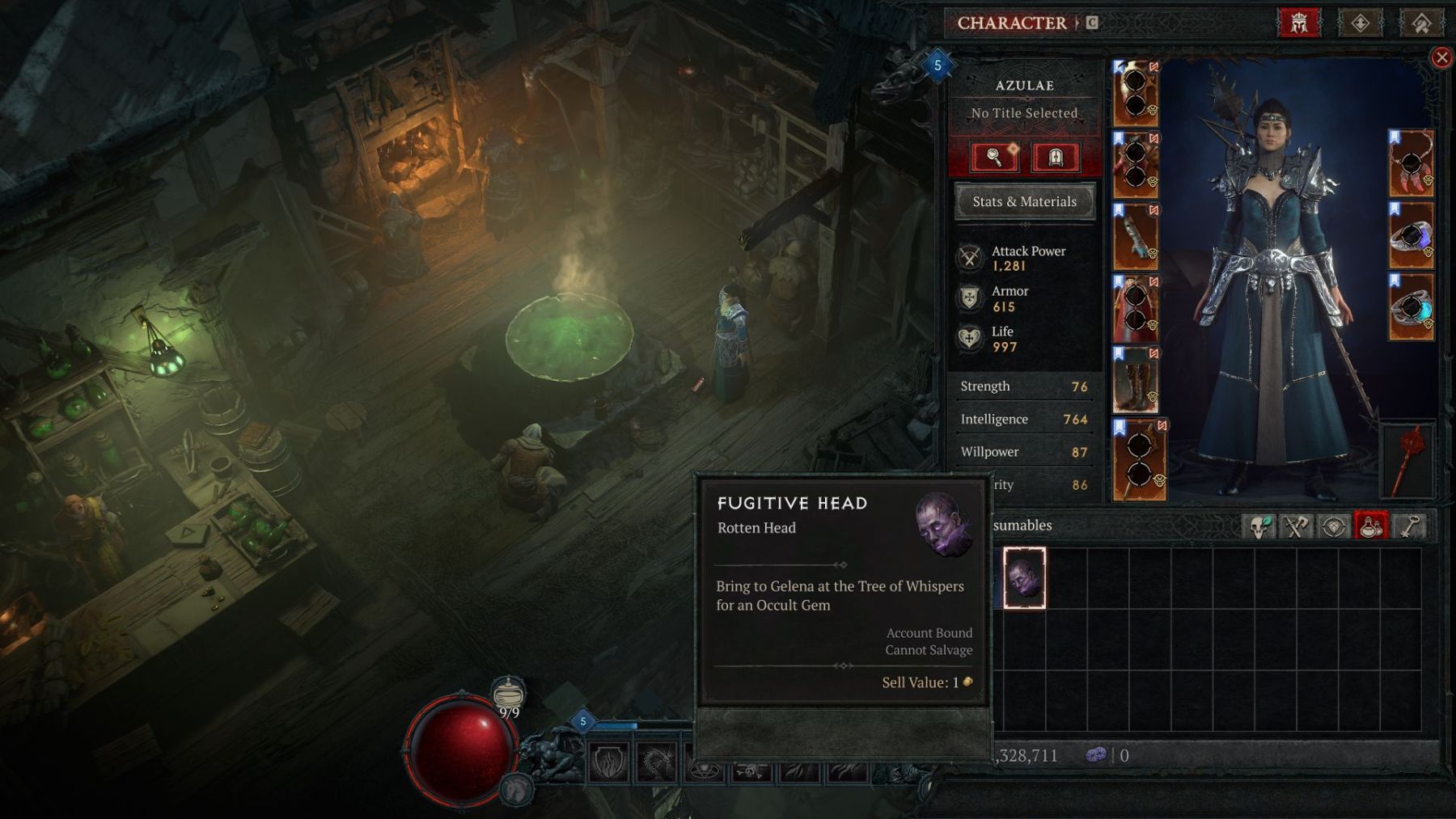Switch to the gem socketables tab
Image resolution: width=1456 pixels, height=819 pixels.
tap(1333, 526)
